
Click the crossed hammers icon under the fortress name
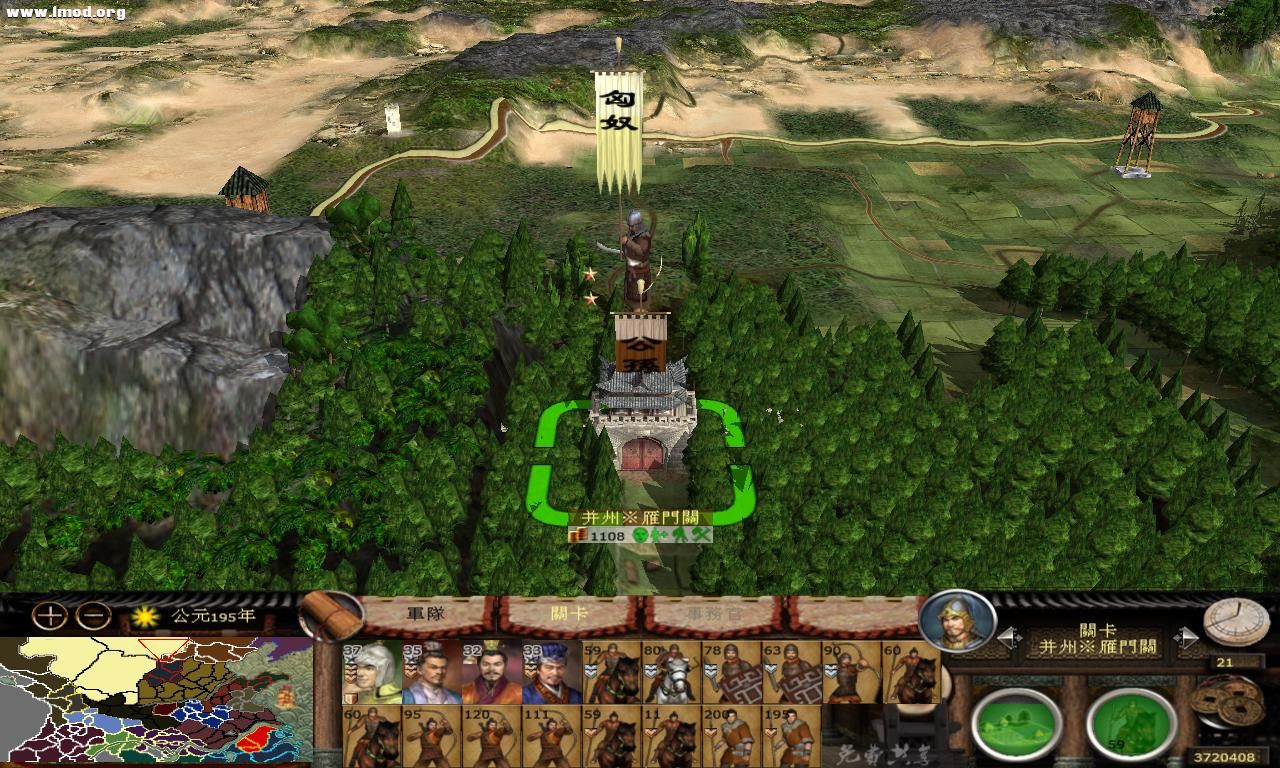pos(701,536)
